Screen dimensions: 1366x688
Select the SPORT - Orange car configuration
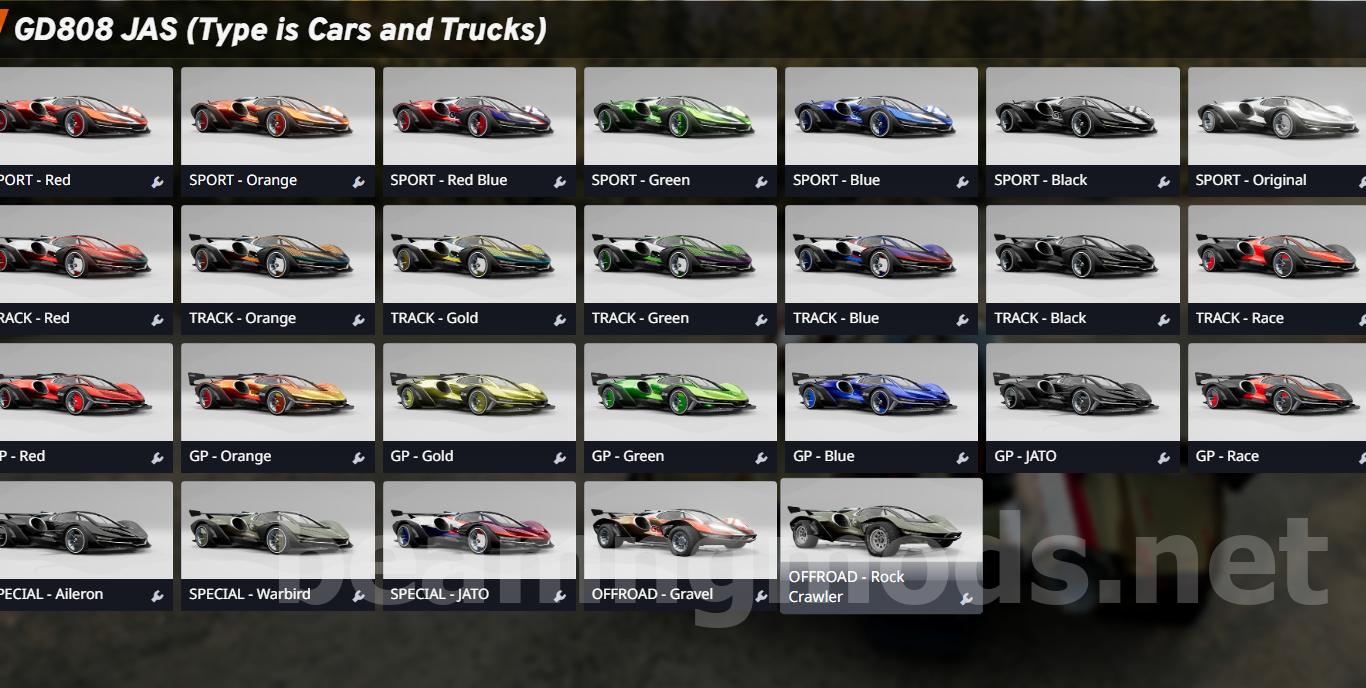(278, 118)
